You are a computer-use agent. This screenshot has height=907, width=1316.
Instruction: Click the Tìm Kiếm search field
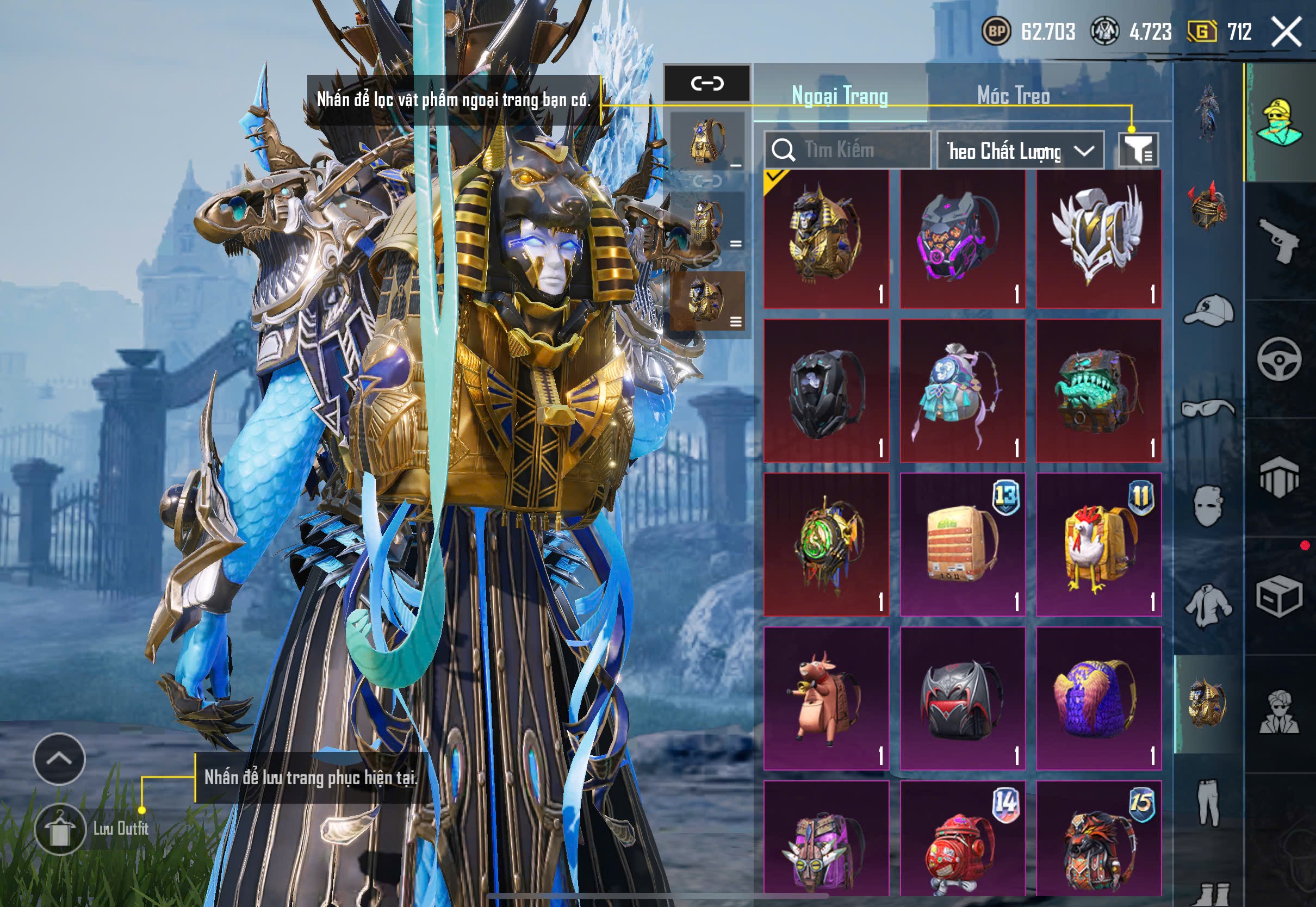(x=847, y=150)
